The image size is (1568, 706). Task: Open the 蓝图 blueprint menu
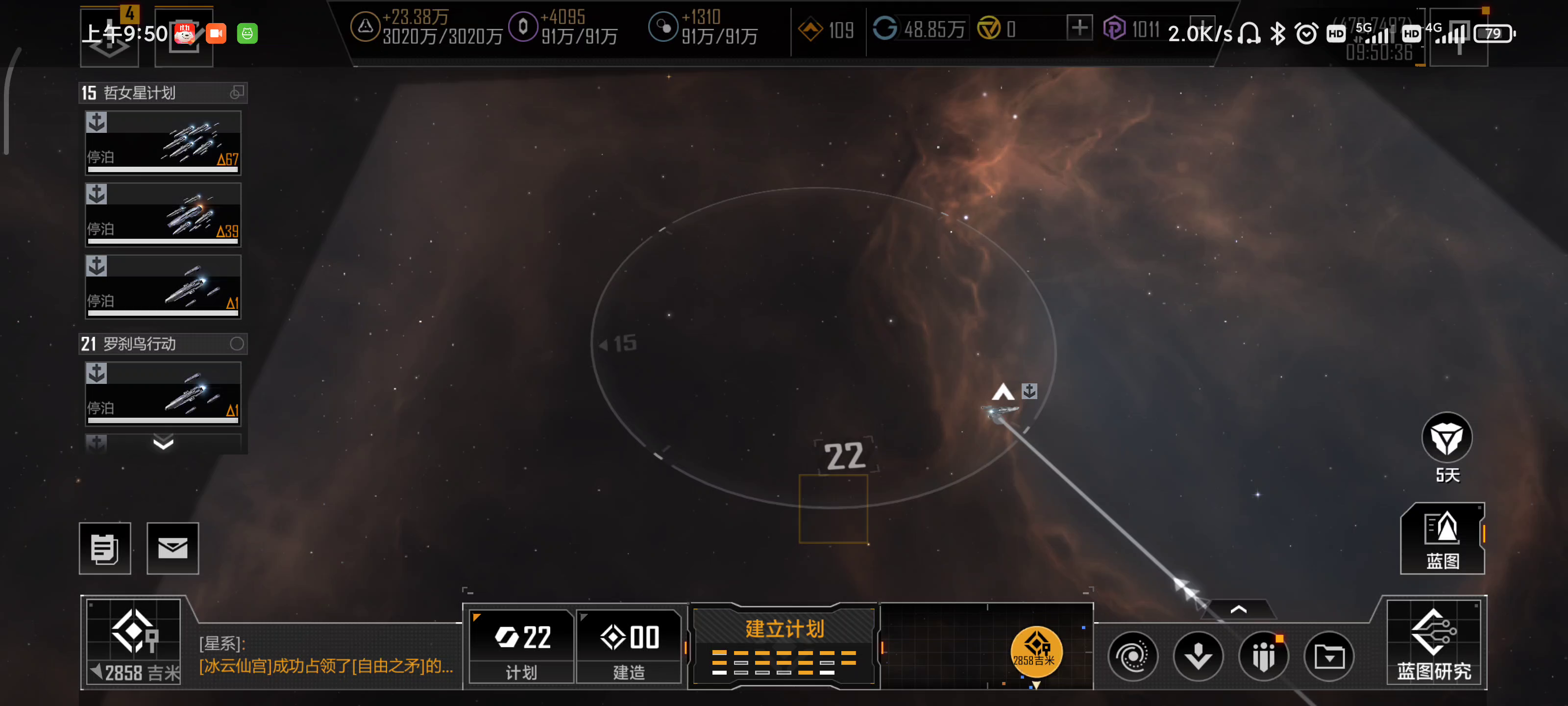(x=1442, y=539)
